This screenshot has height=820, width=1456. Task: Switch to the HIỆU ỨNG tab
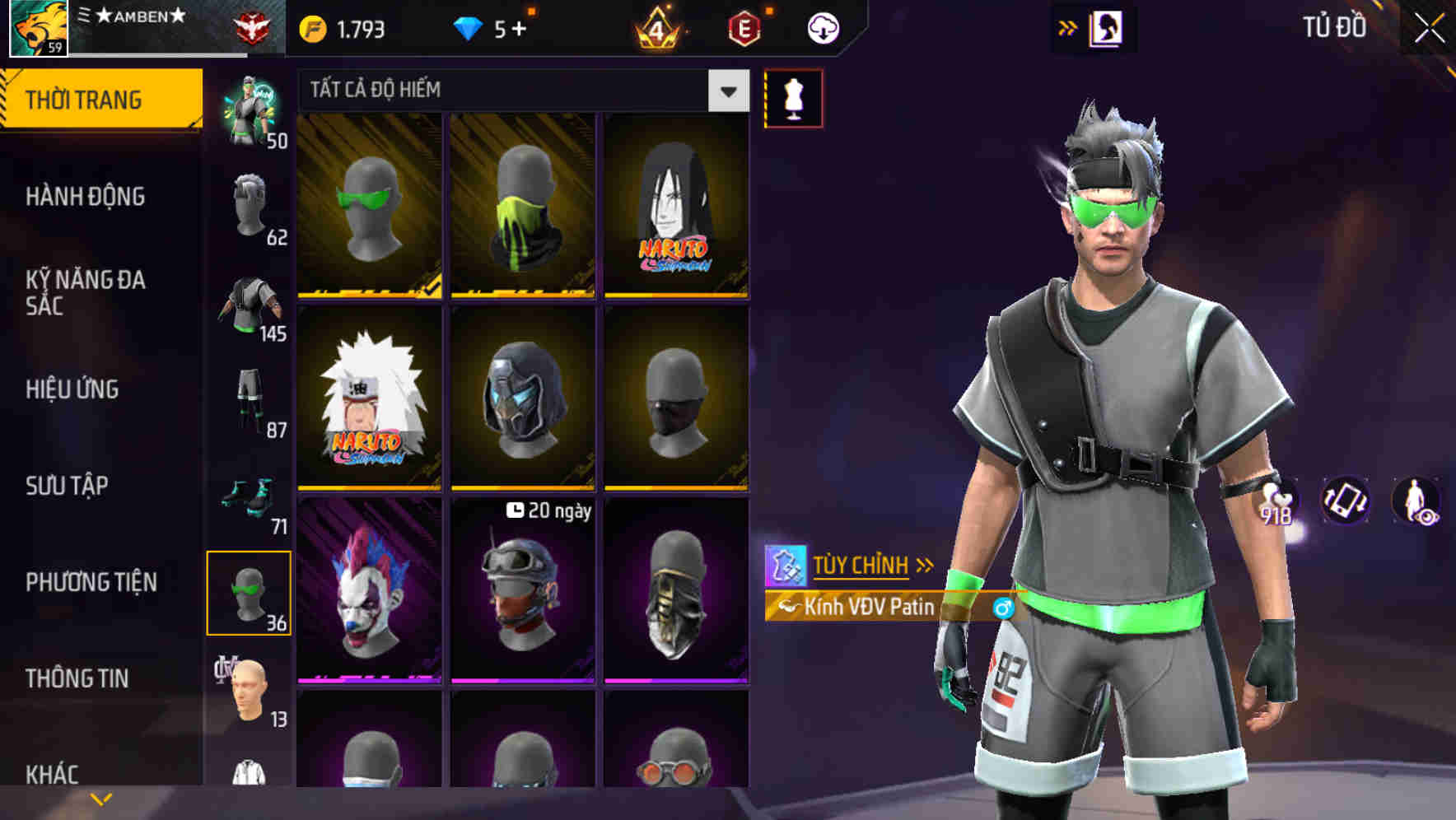[74, 389]
